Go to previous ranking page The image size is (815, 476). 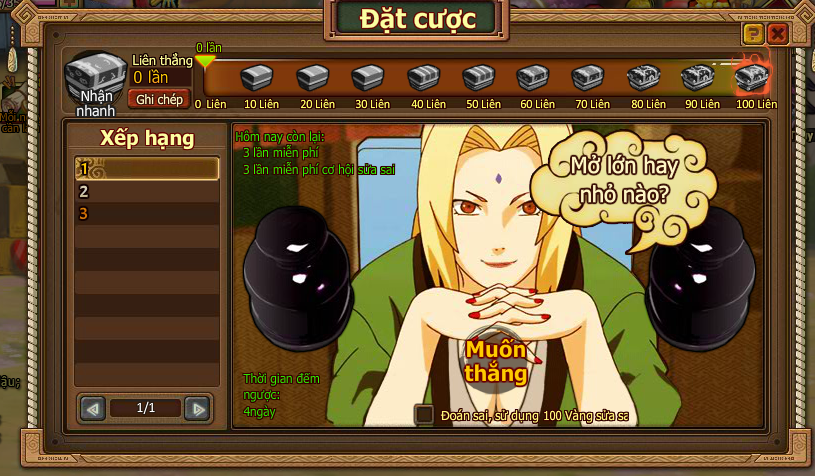click(x=93, y=408)
